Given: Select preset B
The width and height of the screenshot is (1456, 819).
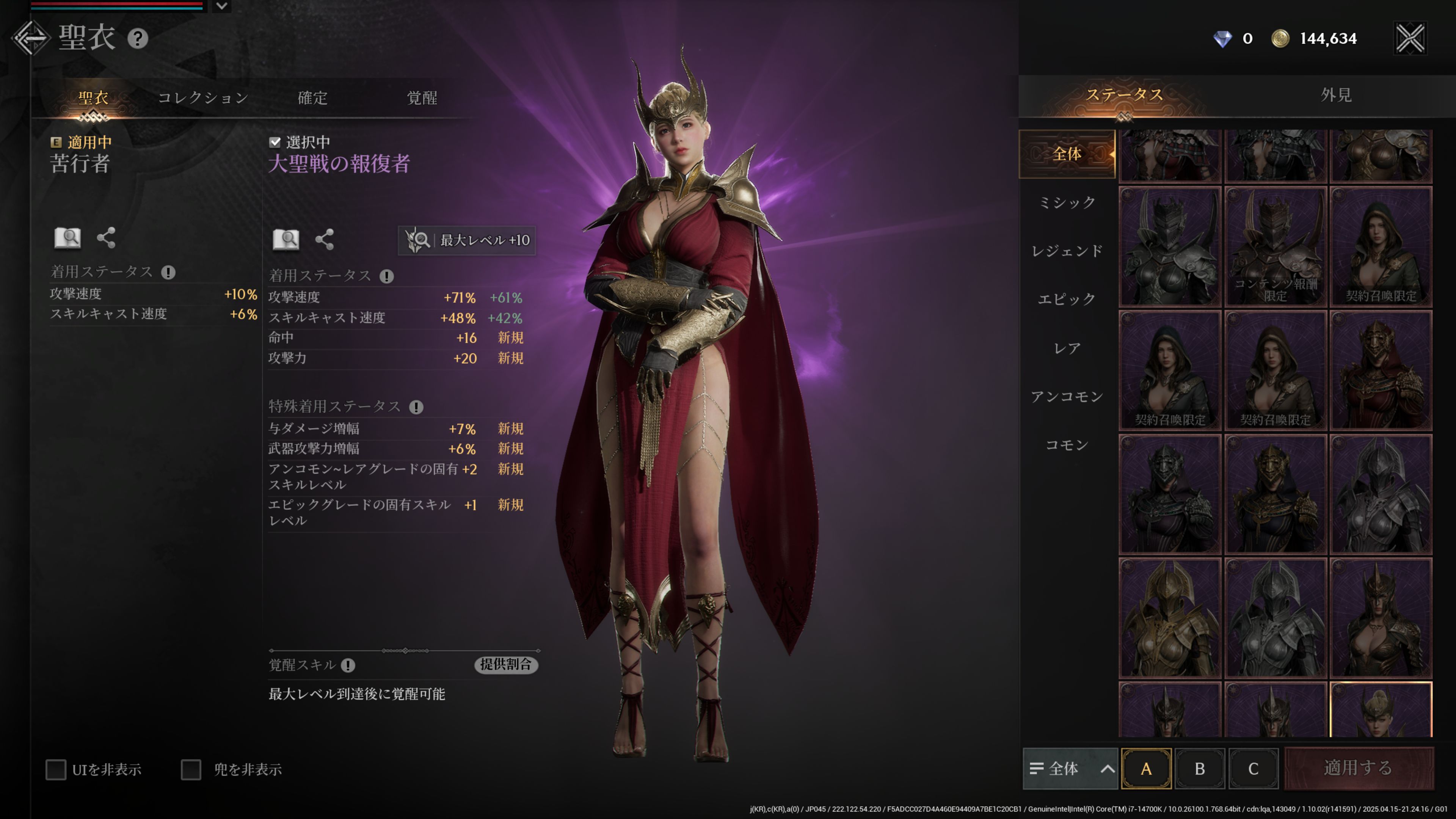Looking at the screenshot, I should point(1199,769).
